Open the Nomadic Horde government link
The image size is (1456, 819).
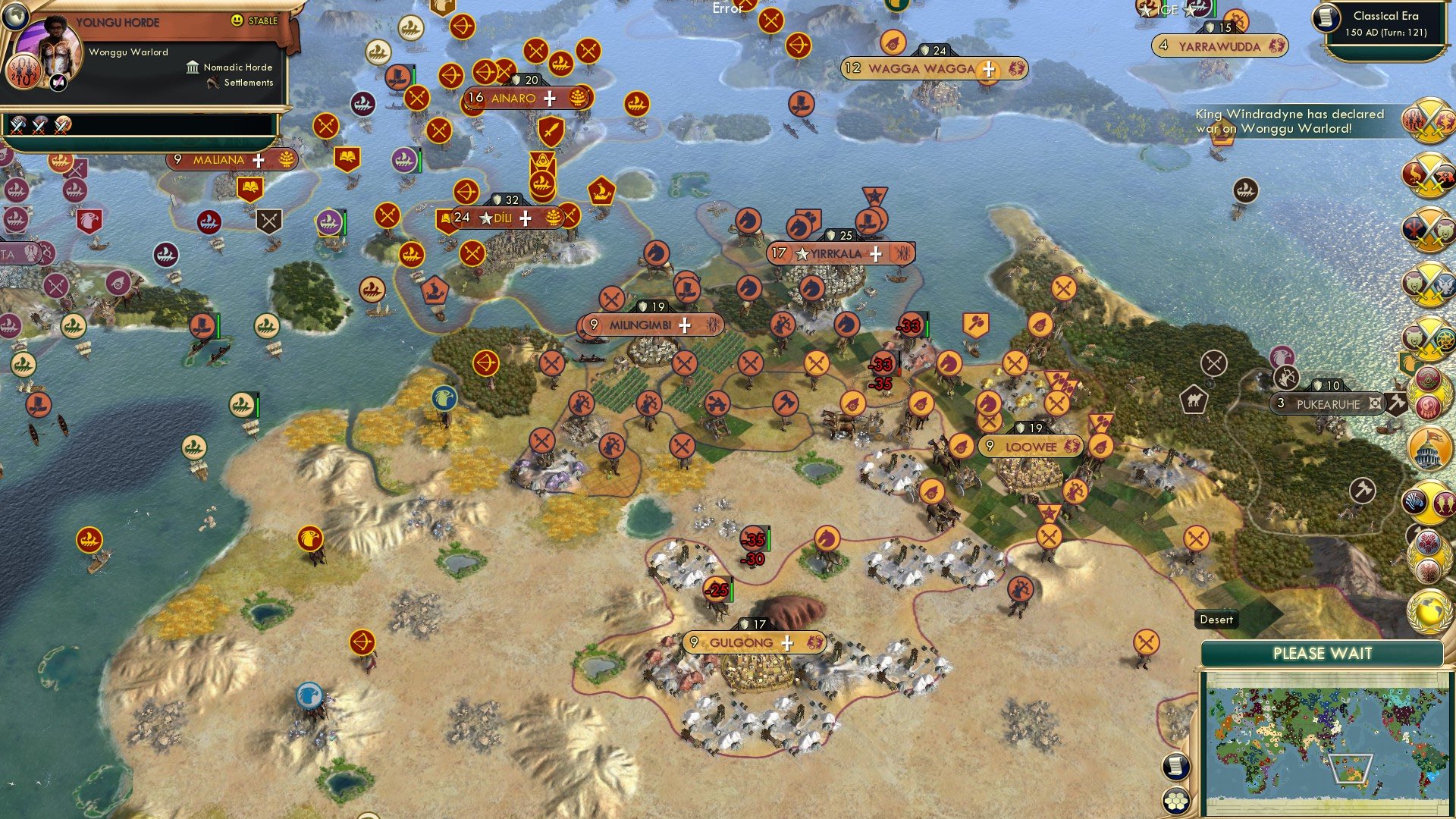click(x=237, y=67)
